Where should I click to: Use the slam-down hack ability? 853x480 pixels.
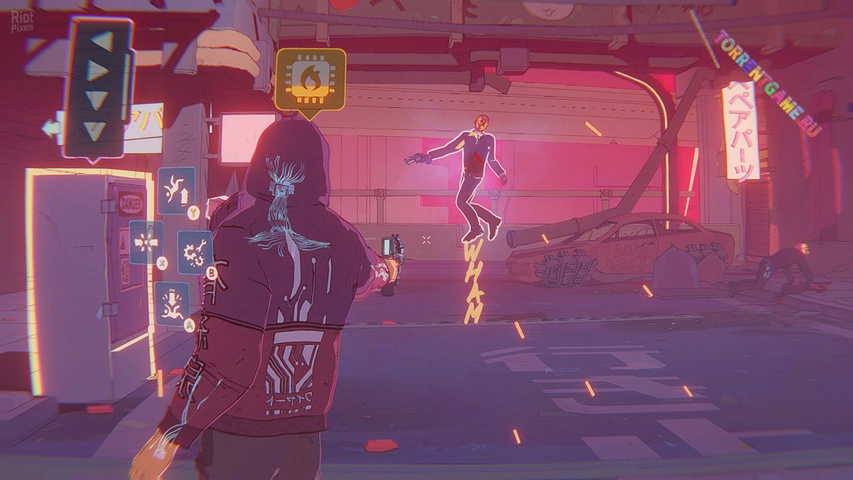tap(172, 302)
